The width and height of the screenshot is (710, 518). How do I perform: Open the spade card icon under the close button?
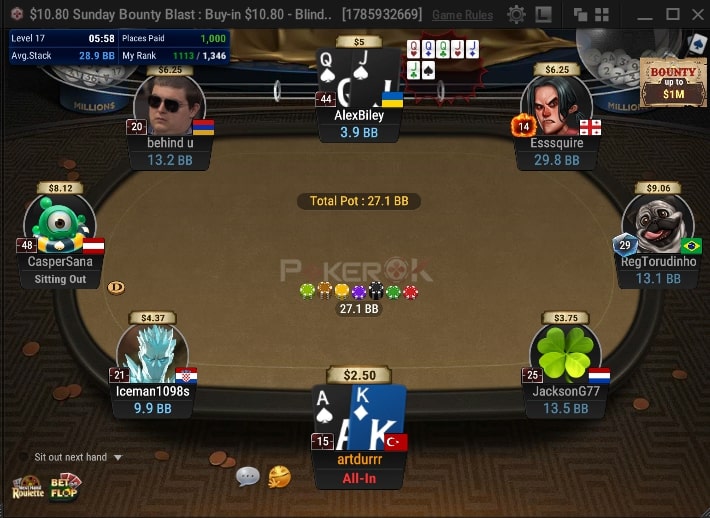coord(696,44)
